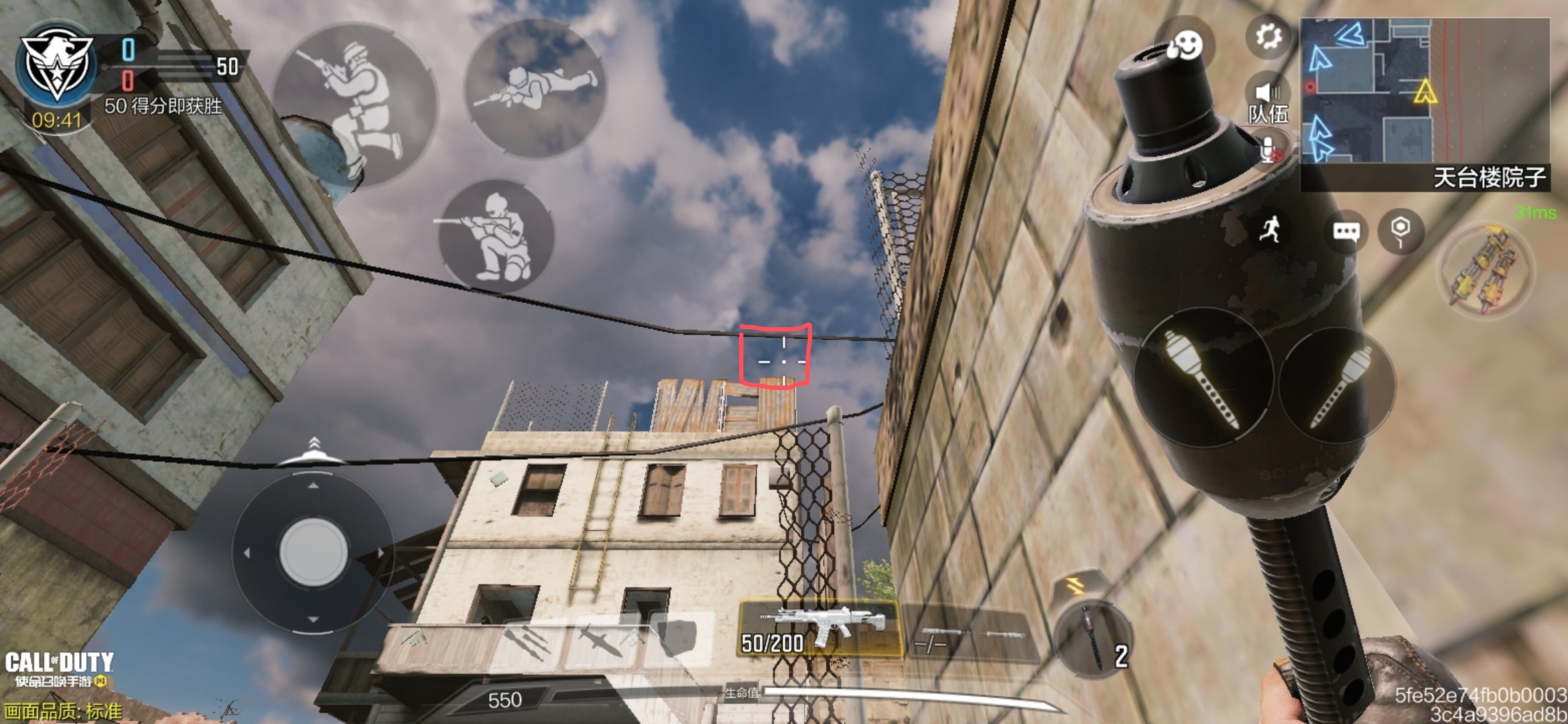Screen dimensions: 1568x724
Task: Toggle the sprint running-man icon
Action: [1270, 230]
